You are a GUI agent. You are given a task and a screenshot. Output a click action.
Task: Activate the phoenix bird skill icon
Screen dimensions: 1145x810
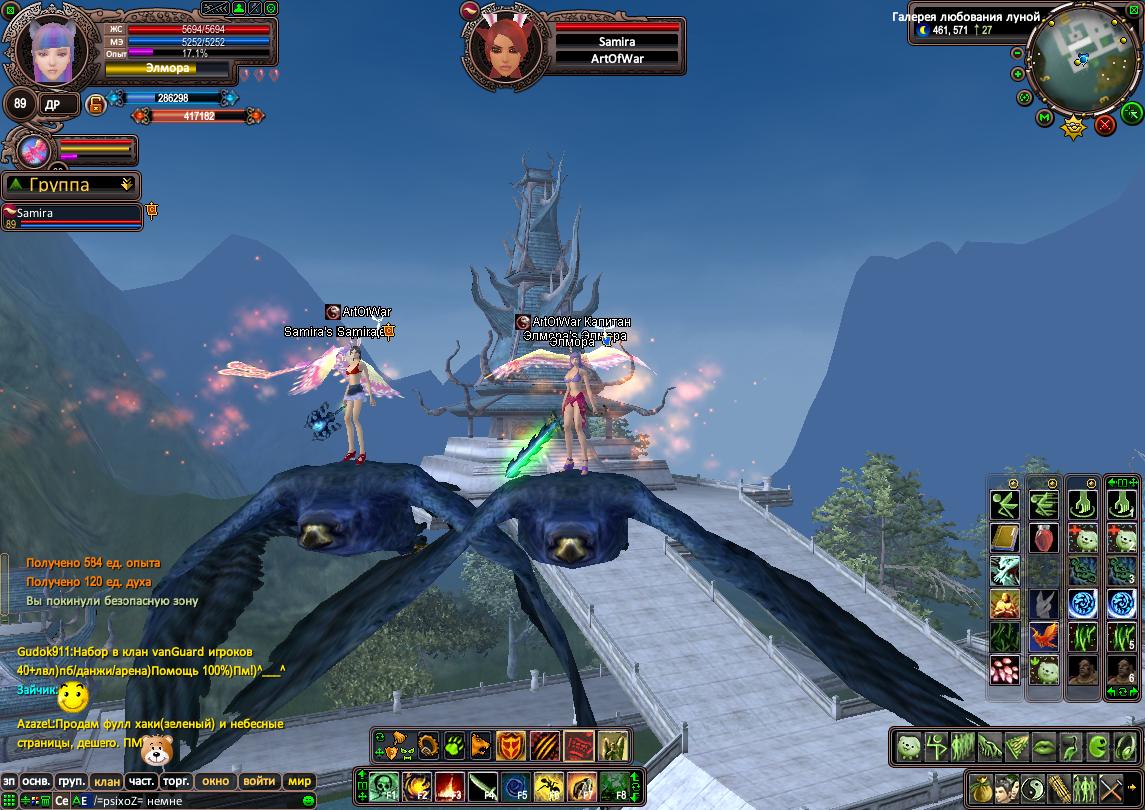pos(1044,636)
